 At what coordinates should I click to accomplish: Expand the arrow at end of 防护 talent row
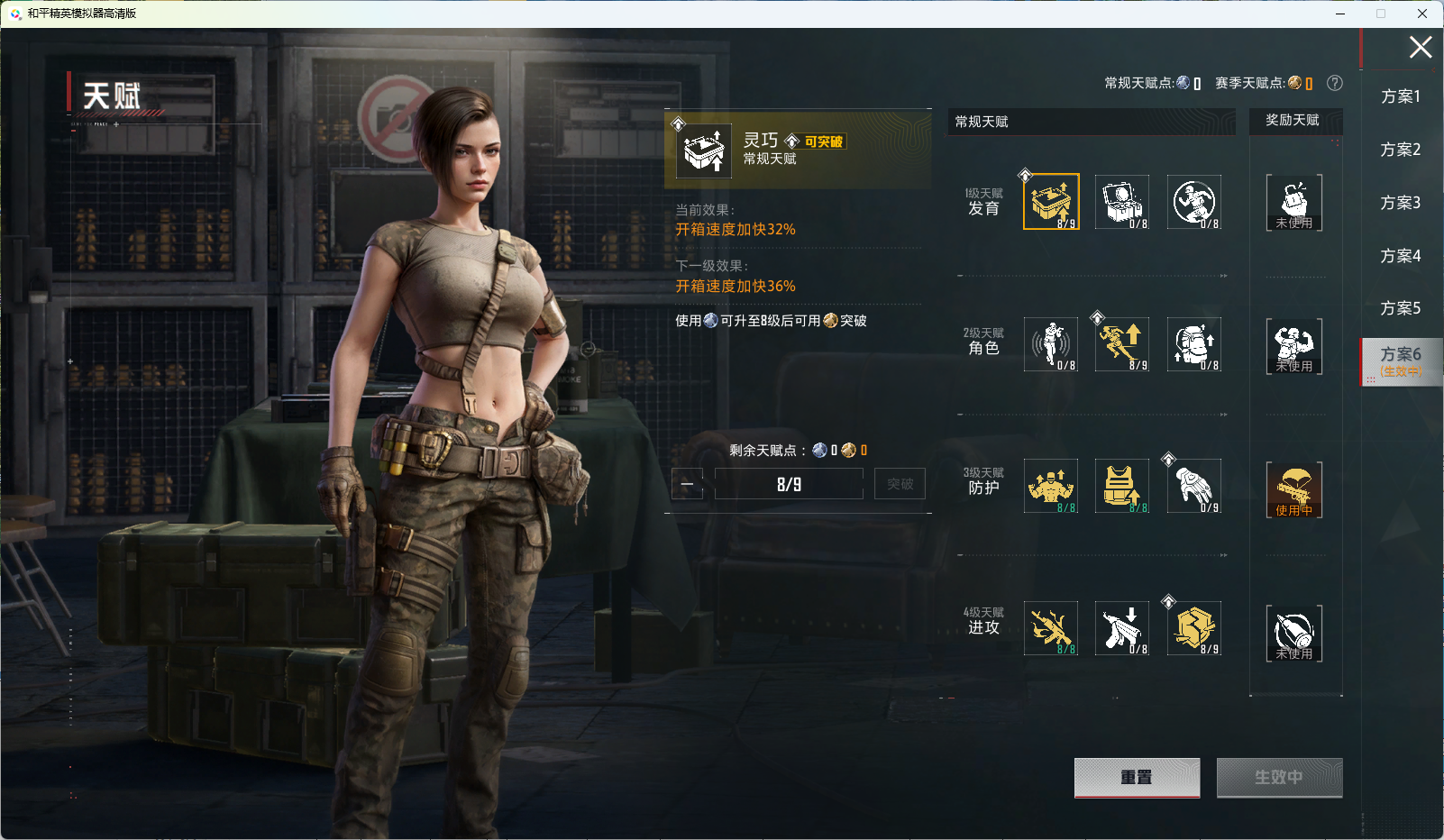(x=1224, y=556)
